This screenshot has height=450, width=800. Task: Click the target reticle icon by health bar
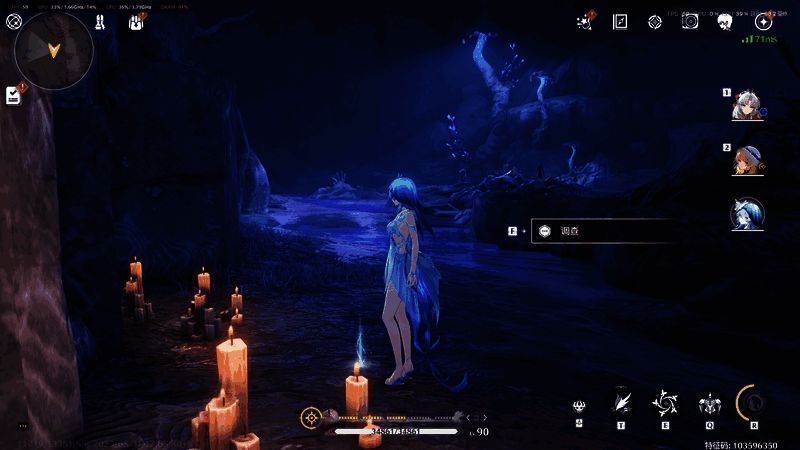312,416
